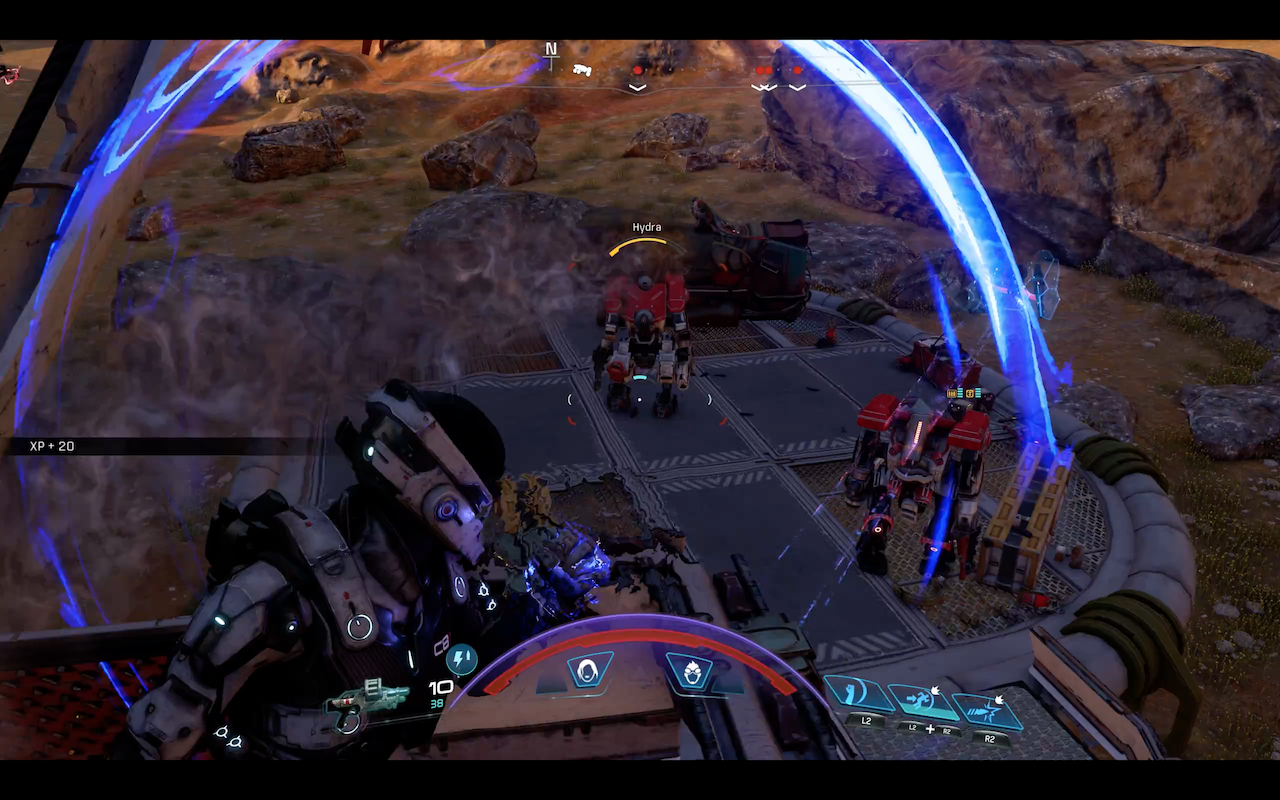
Task: Click the round lightning bolt icon
Action: coord(461,660)
